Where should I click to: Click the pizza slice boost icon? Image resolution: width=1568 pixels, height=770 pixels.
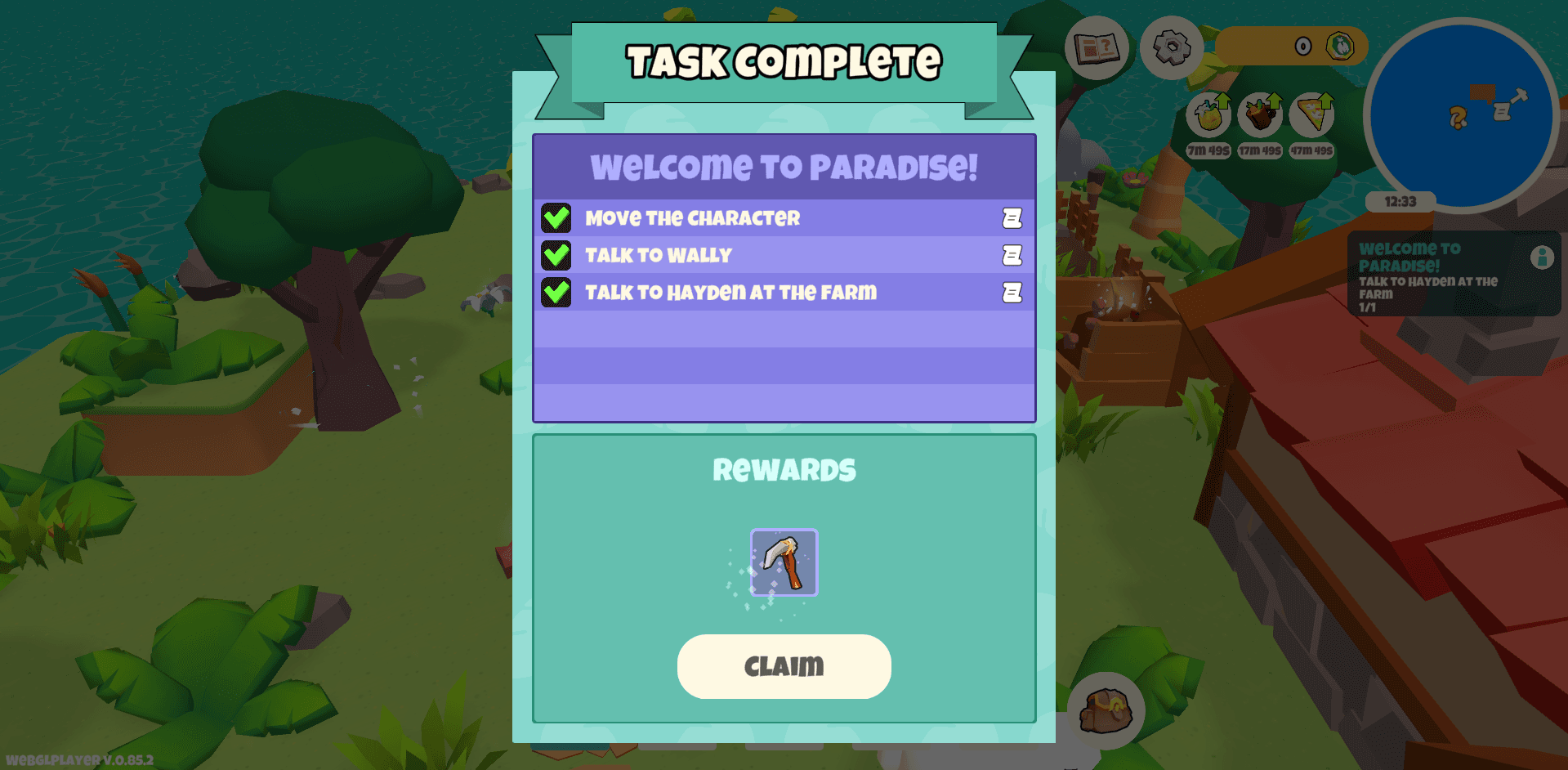(x=1311, y=117)
